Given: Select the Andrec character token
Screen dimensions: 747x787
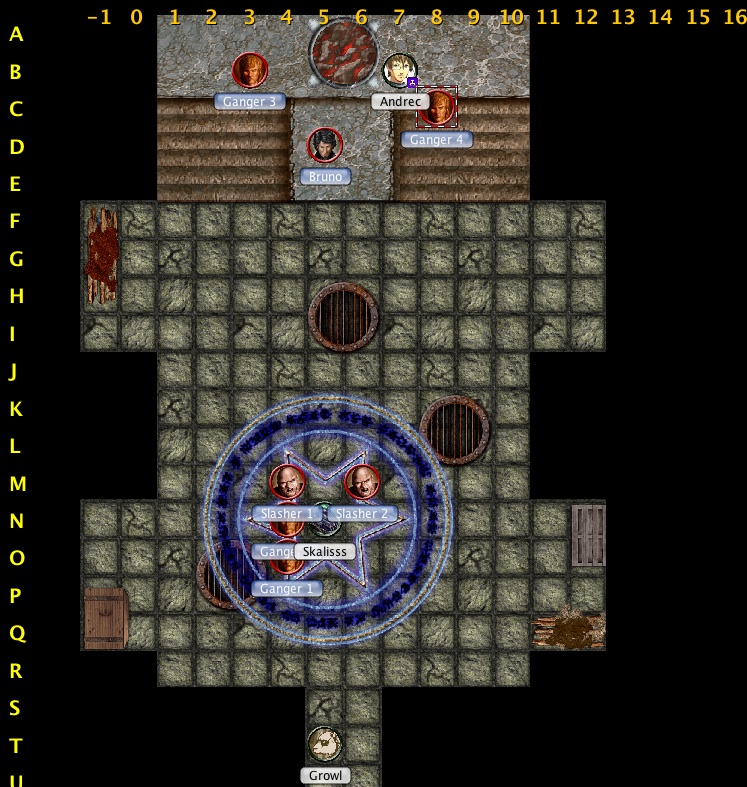Looking at the screenshot, I should click(399, 71).
